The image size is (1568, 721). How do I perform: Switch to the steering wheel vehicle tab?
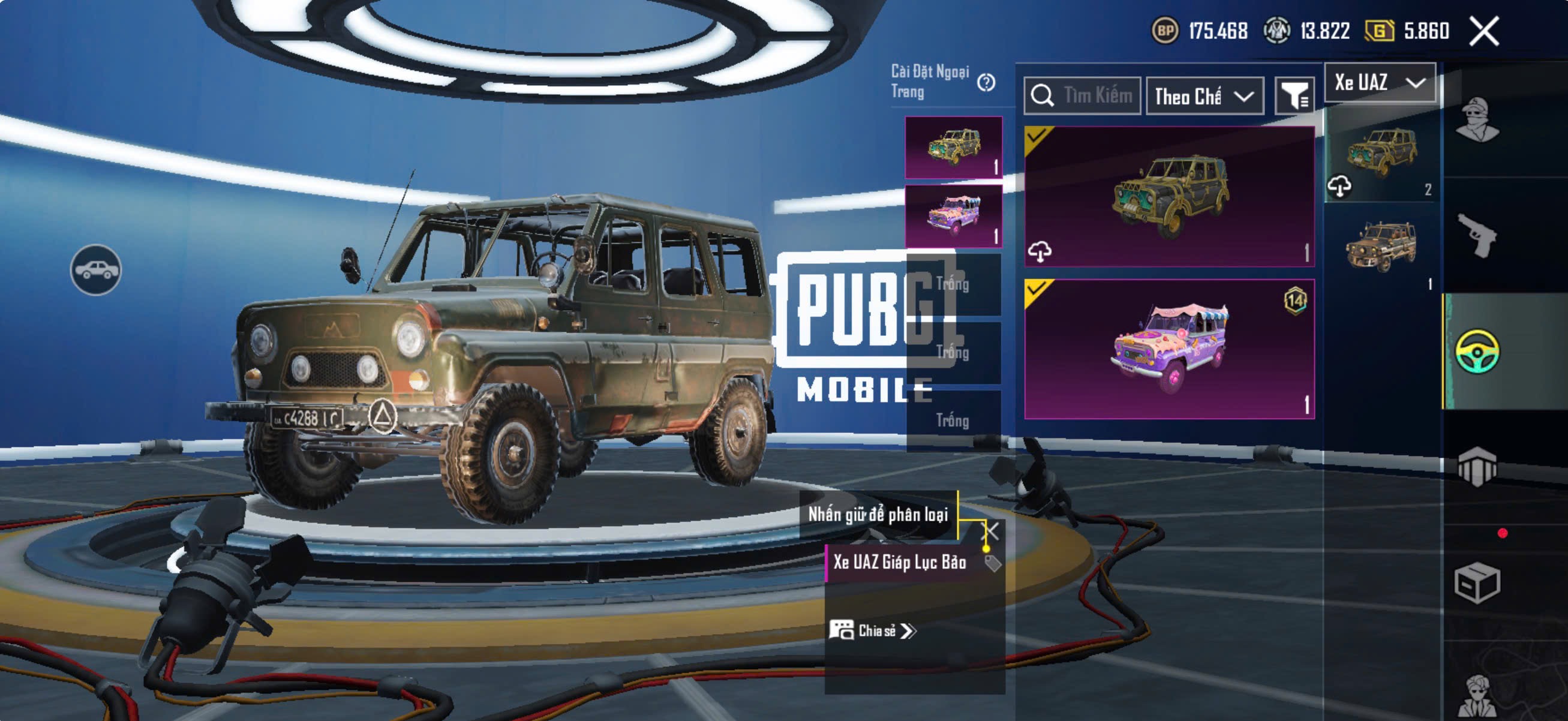point(1478,351)
